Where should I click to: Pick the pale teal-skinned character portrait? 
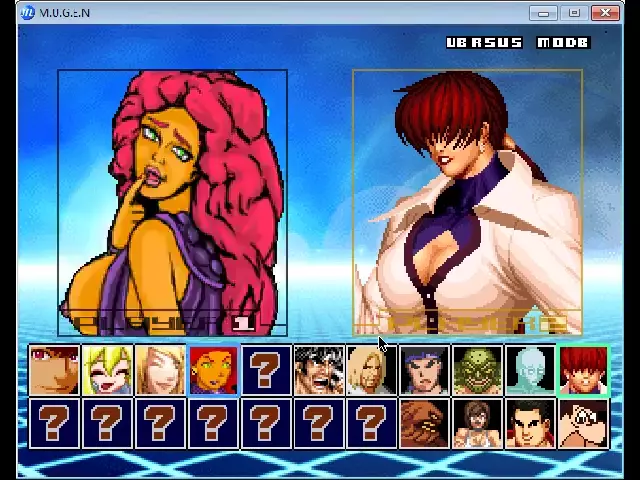[x=530, y=370]
